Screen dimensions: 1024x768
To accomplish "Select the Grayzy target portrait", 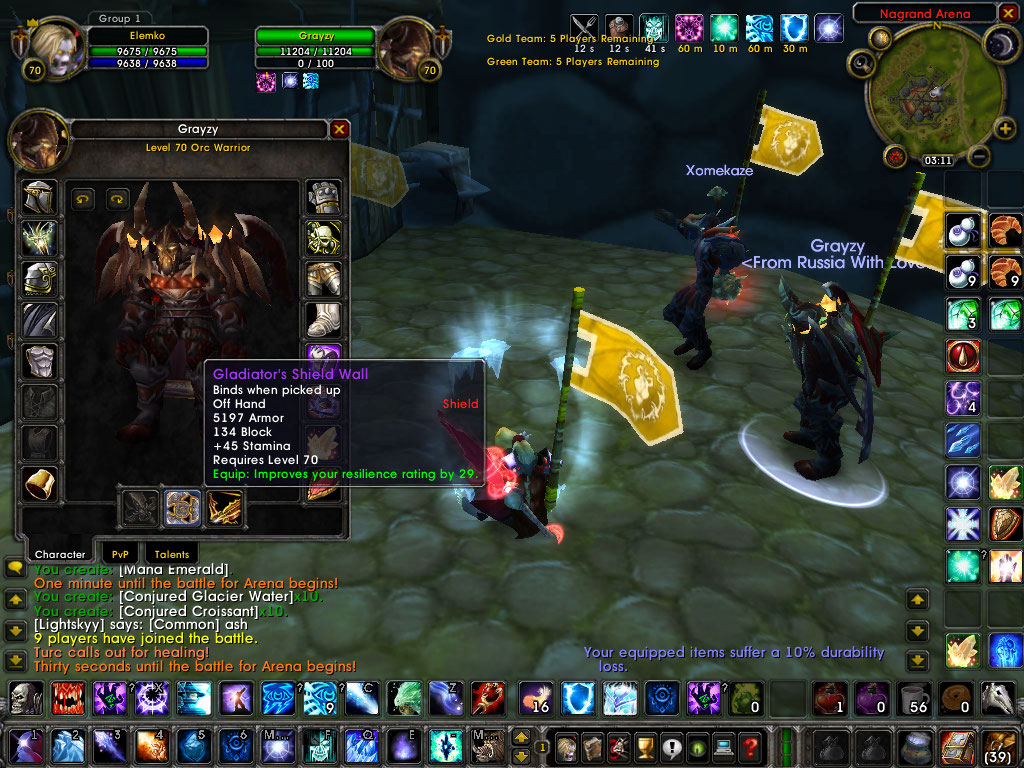I will point(404,47).
